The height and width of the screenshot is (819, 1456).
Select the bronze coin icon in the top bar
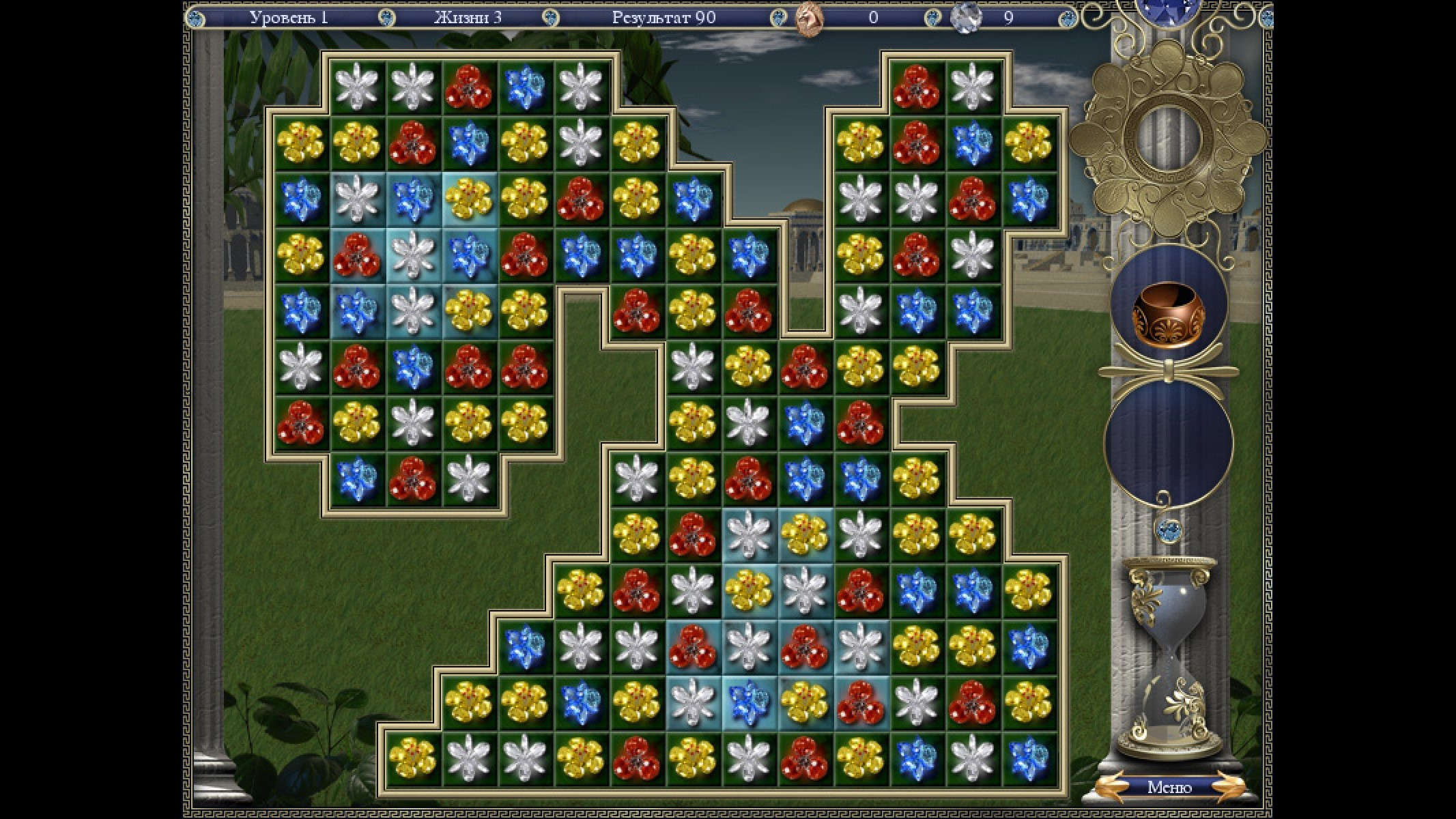[809, 18]
